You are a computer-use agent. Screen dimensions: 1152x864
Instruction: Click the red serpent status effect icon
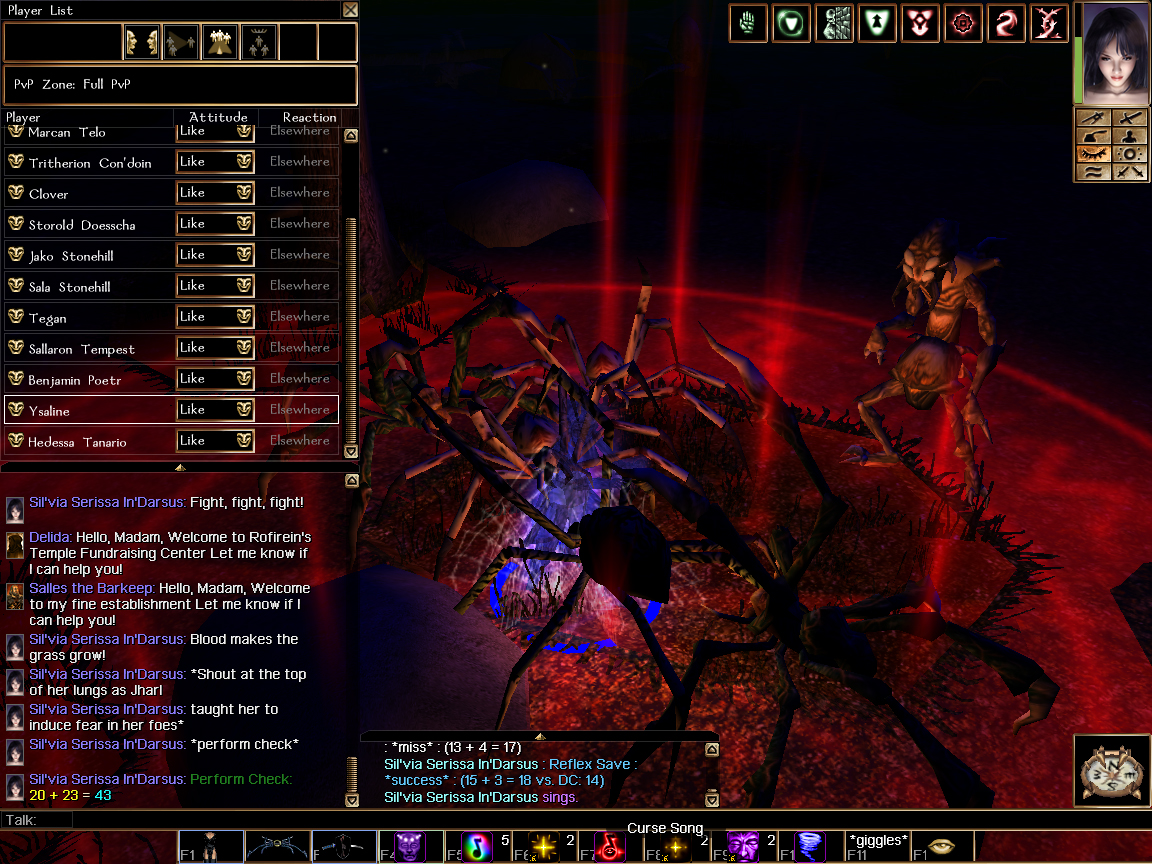click(x=1005, y=23)
